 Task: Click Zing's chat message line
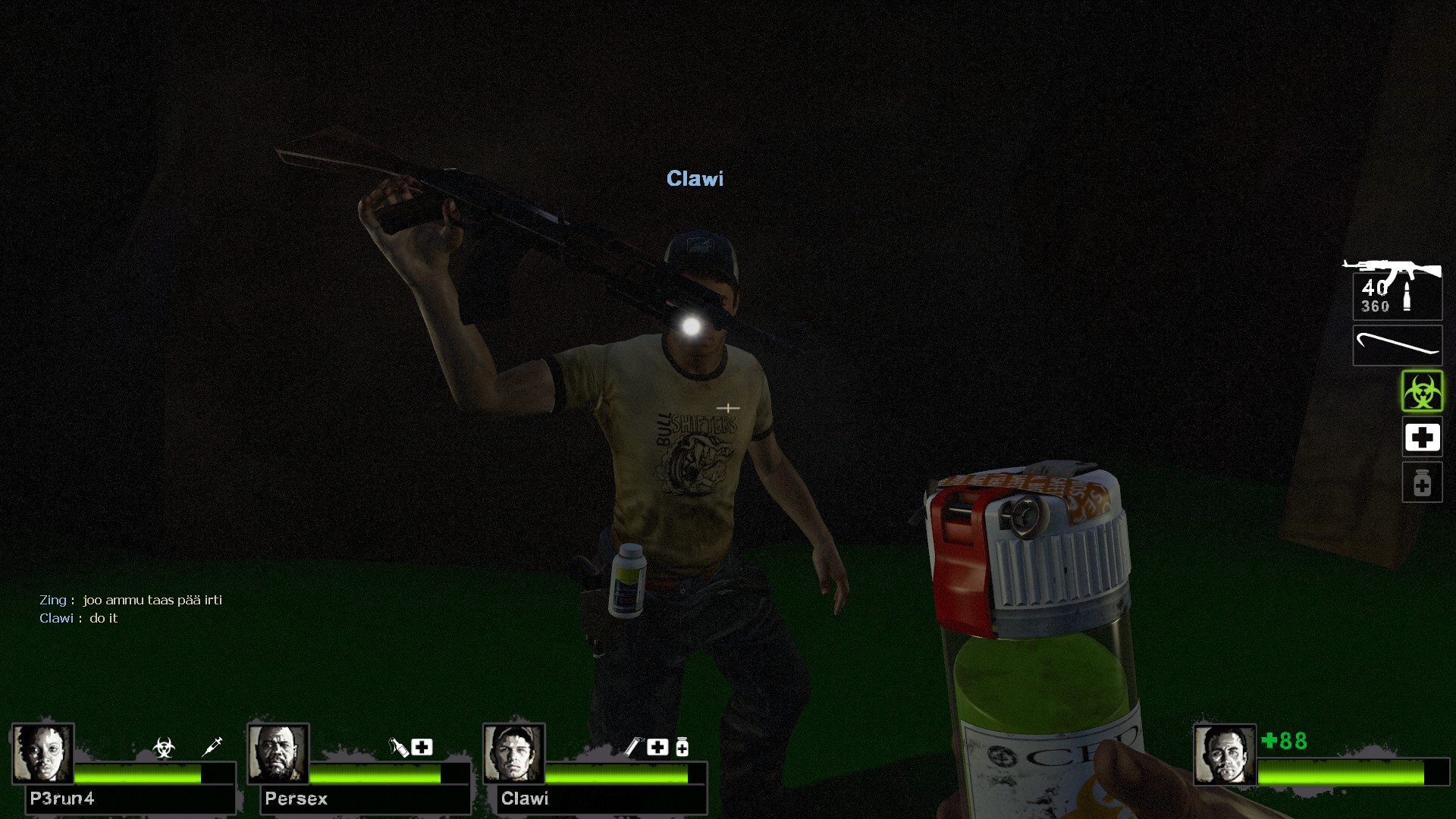(x=131, y=600)
